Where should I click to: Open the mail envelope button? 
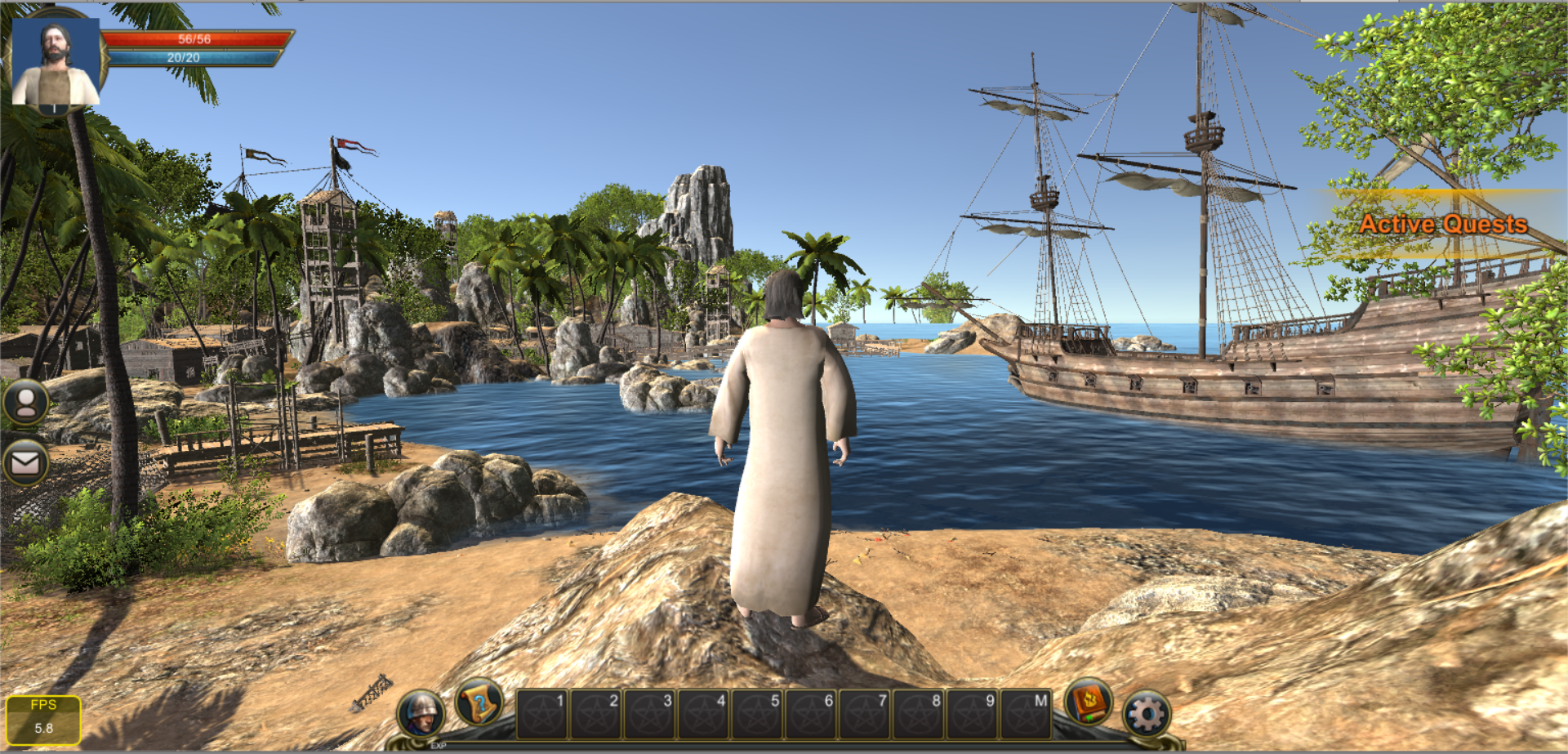coord(25,464)
